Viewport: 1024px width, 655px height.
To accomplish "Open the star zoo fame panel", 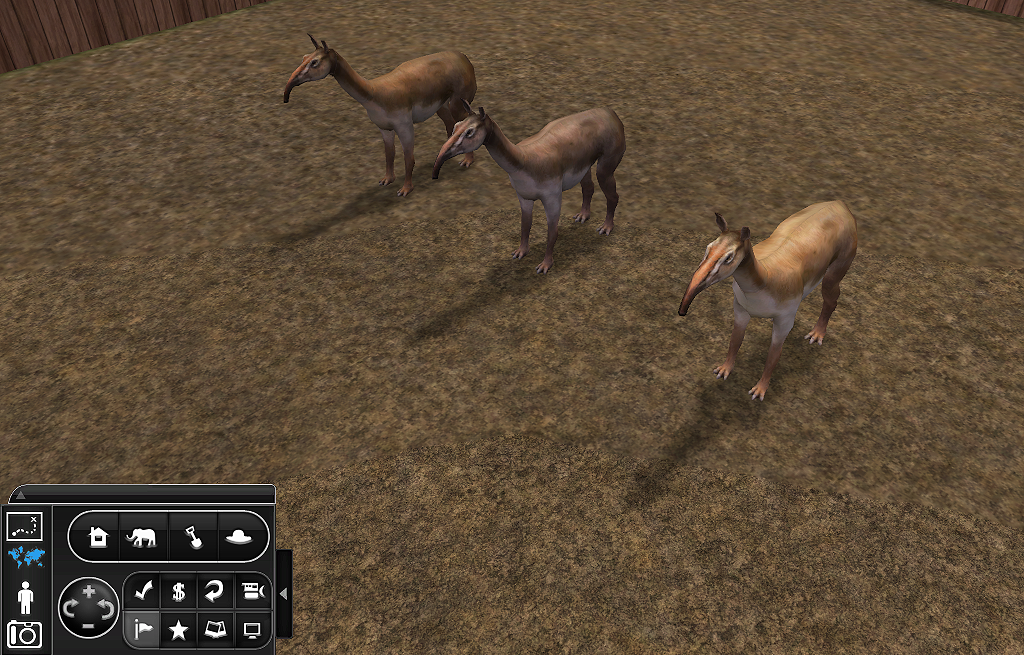I will [178, 629].
